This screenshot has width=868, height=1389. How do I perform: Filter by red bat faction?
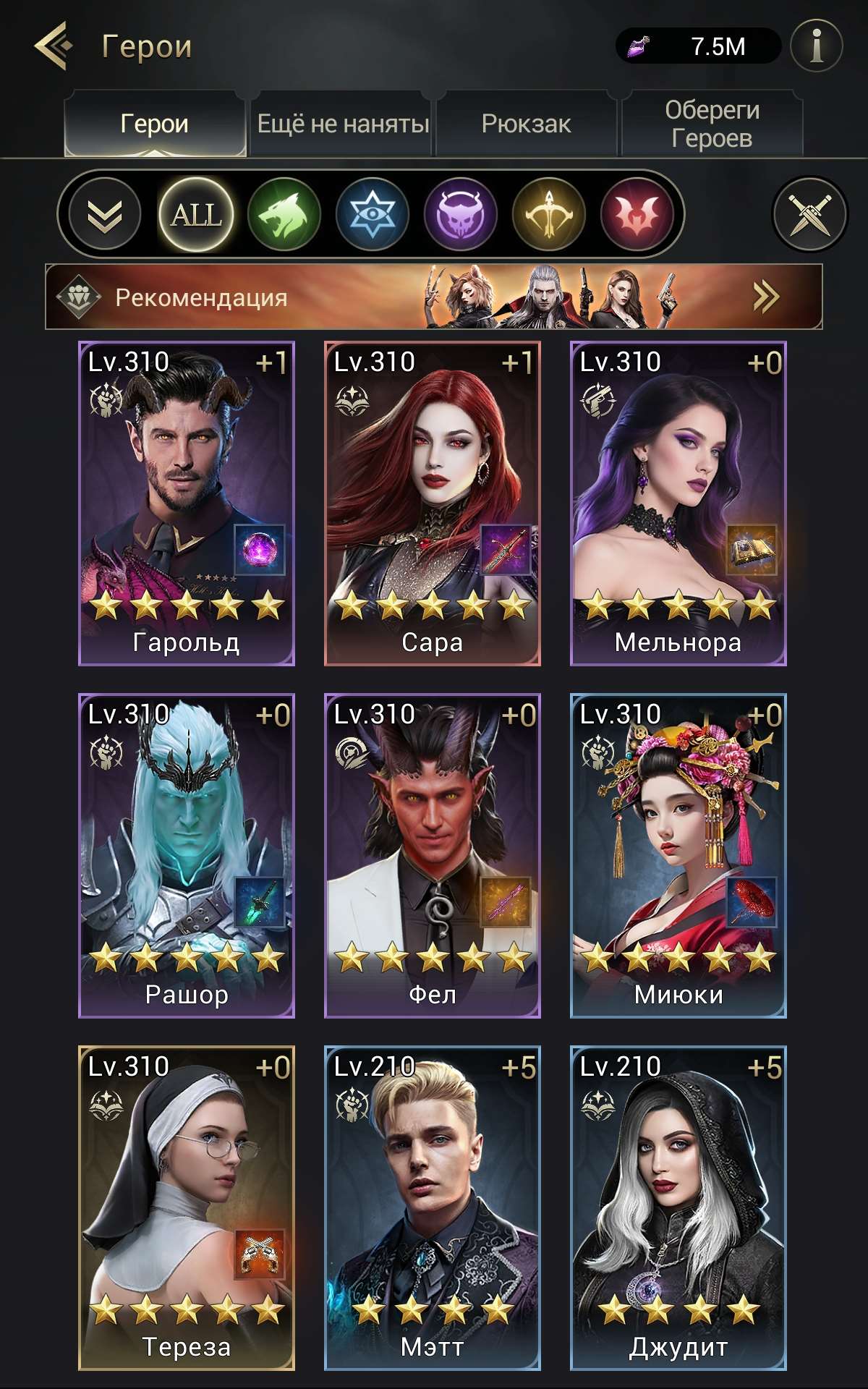click(x=637, y=214)
